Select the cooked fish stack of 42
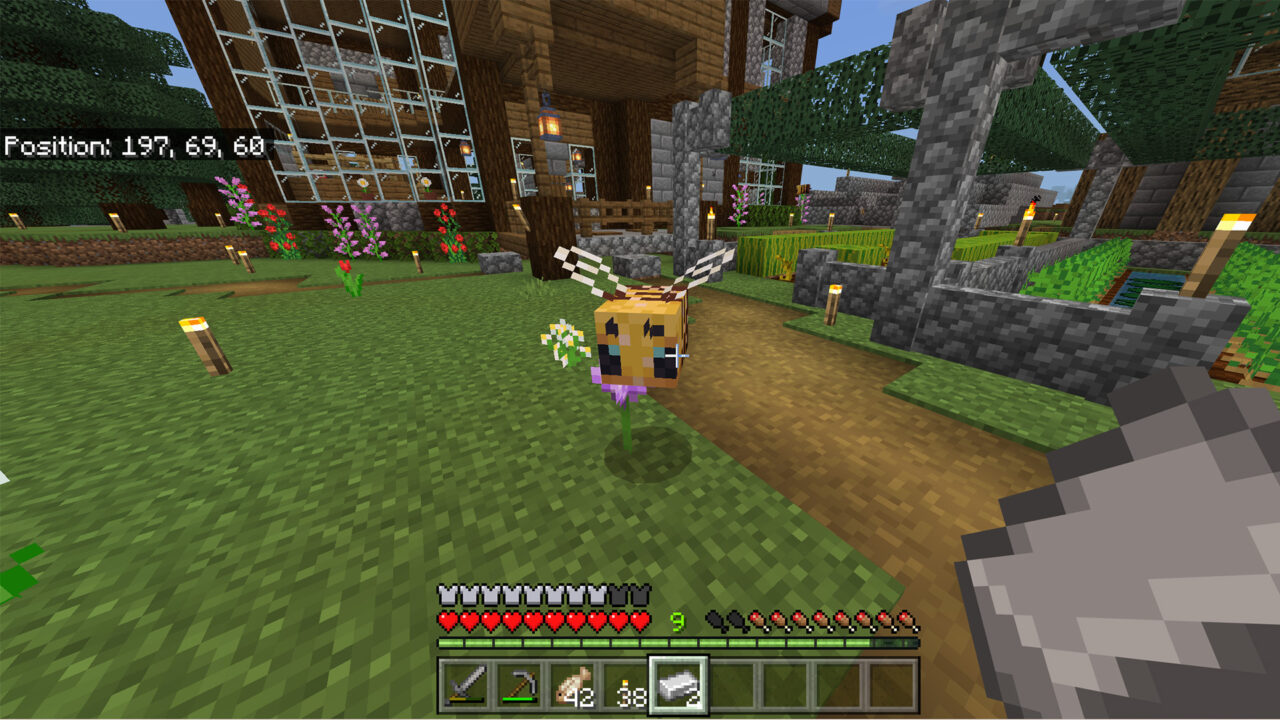This screenshot has width=1280, height=720. point(572,685)
